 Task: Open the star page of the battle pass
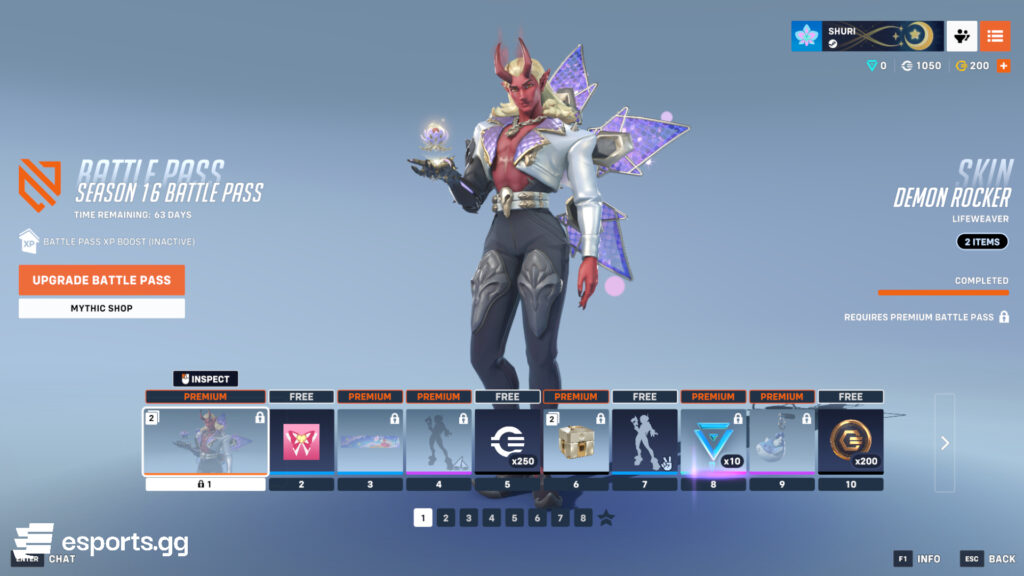click(x=606, y=518)
